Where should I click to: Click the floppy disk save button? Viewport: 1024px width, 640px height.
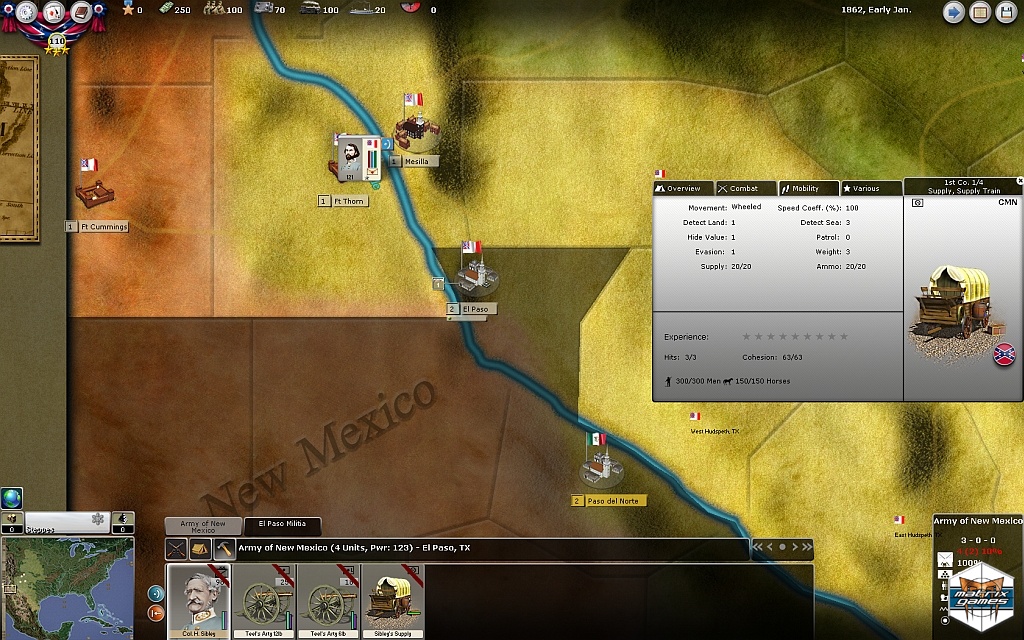coord(1006,13)
